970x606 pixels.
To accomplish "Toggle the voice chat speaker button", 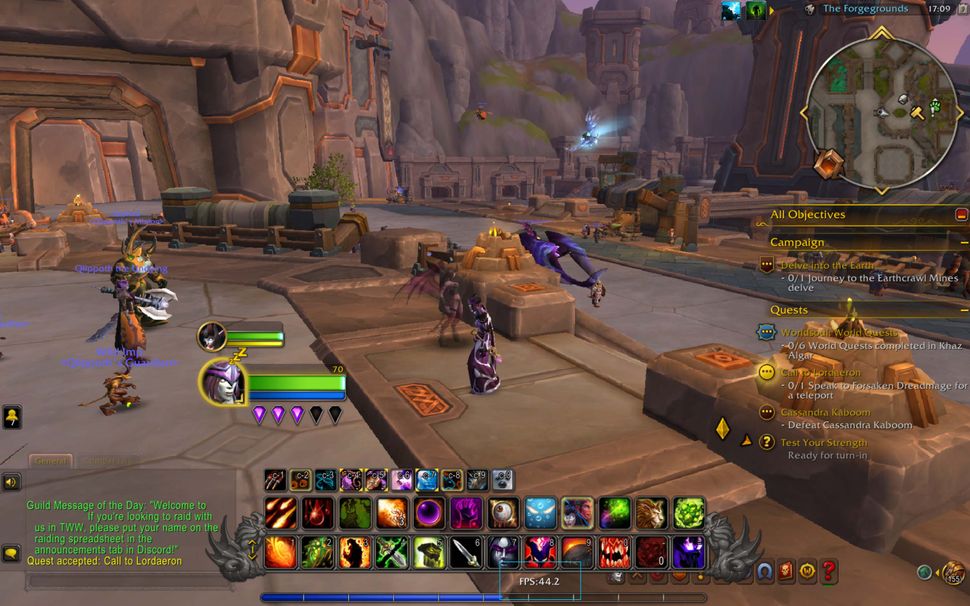I will pos(11,482).
